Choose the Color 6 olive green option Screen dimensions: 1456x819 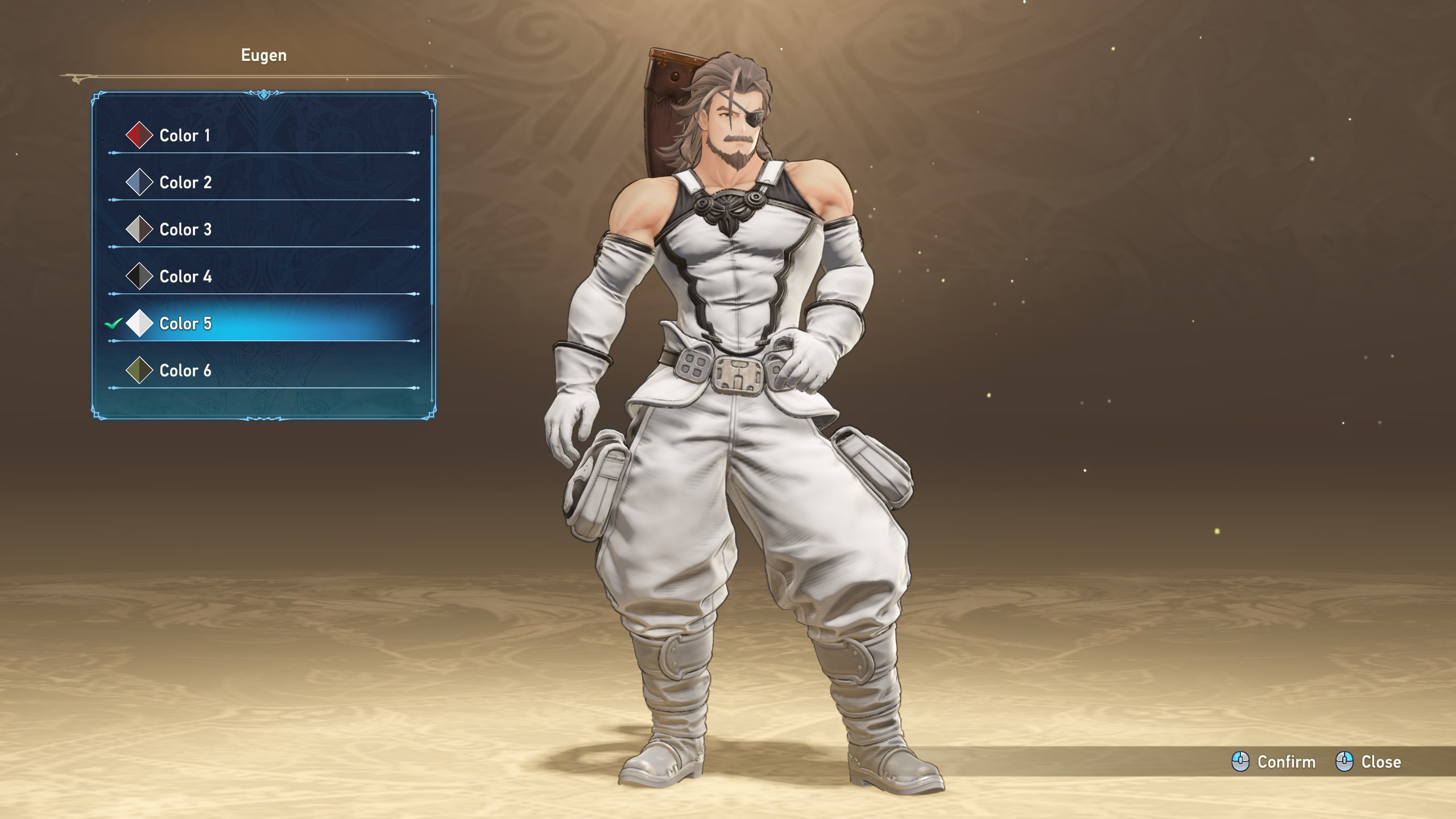pyautogui.click(x=185, y=371)
